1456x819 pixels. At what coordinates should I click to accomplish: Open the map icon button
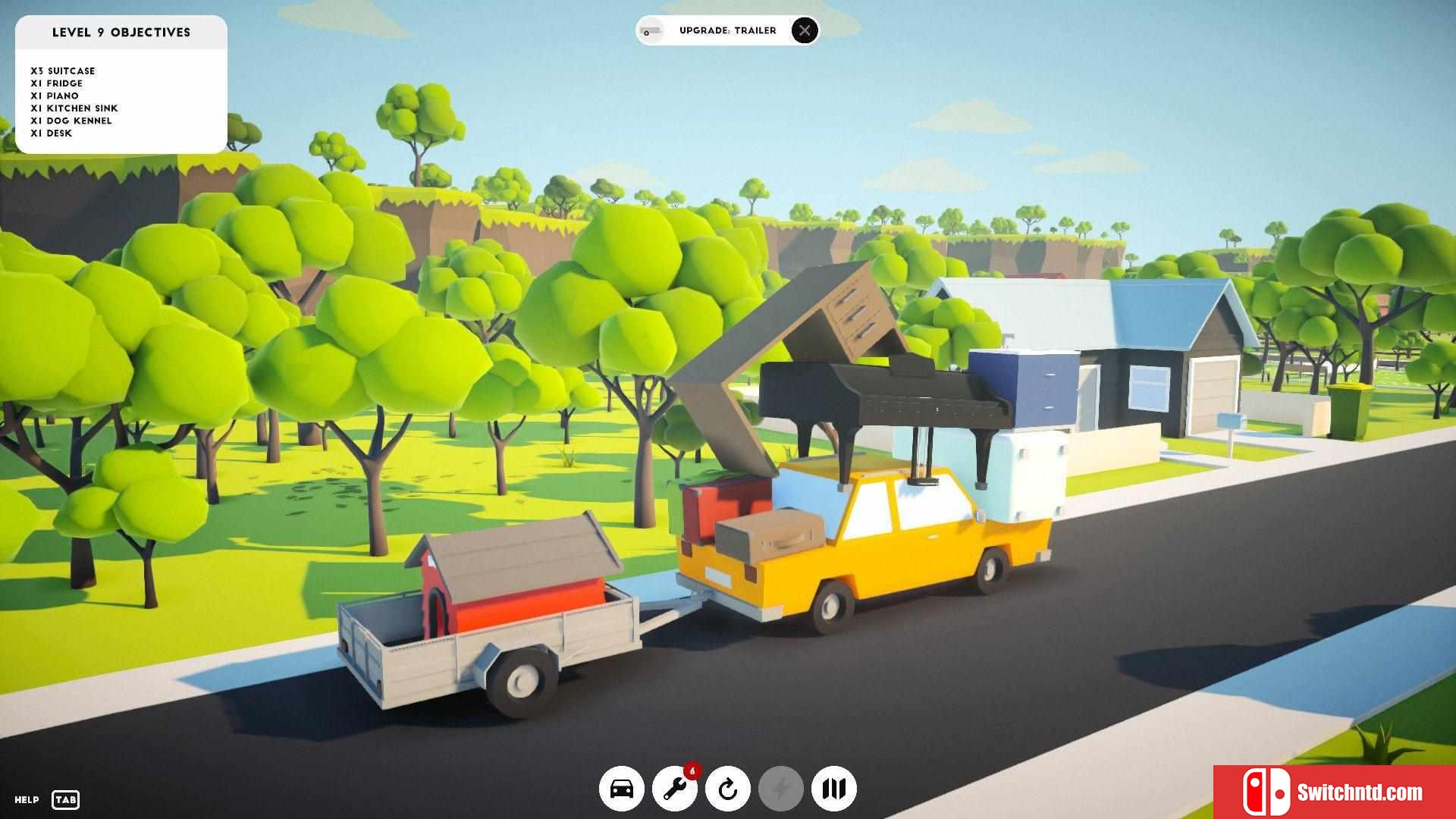834,789
